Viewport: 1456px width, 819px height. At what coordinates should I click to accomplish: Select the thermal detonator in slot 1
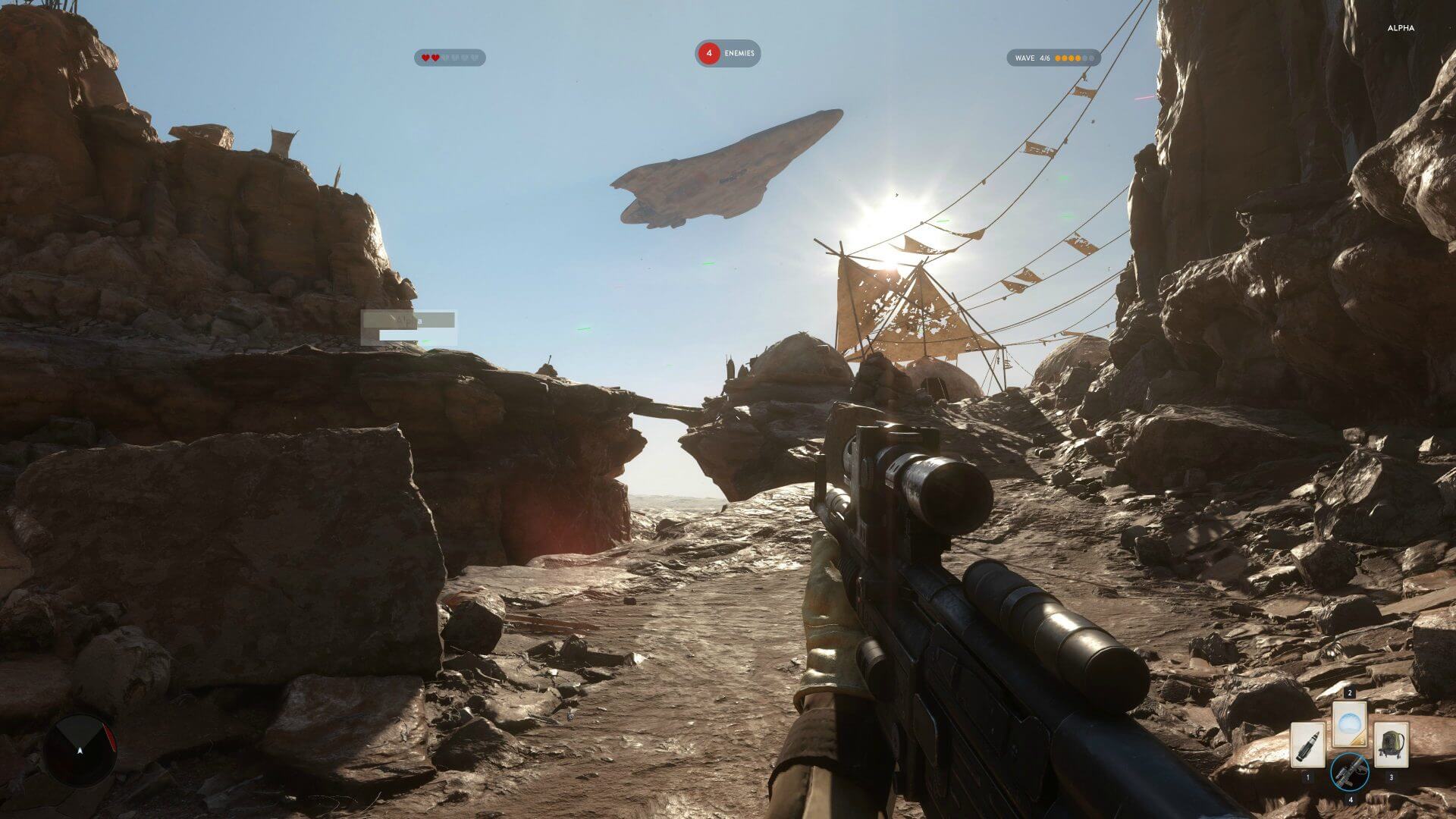[x=1307, y=745]
